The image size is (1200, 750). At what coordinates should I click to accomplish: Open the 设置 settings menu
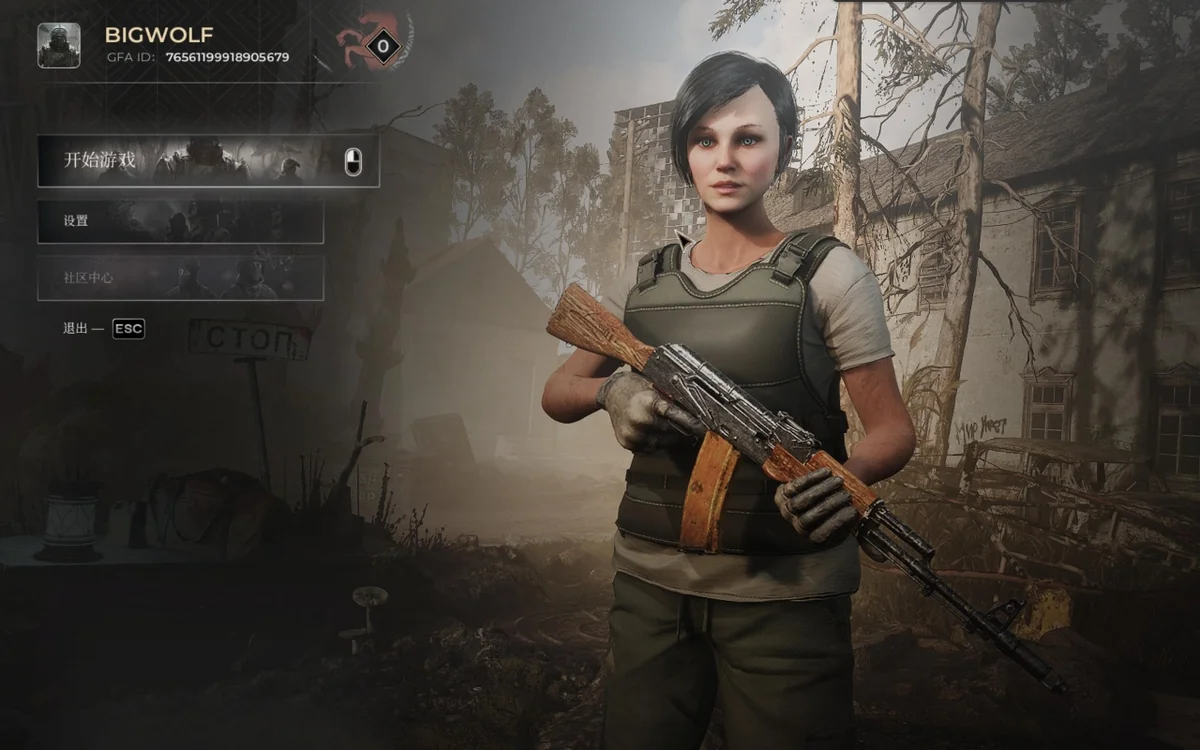tap(180, 221)
